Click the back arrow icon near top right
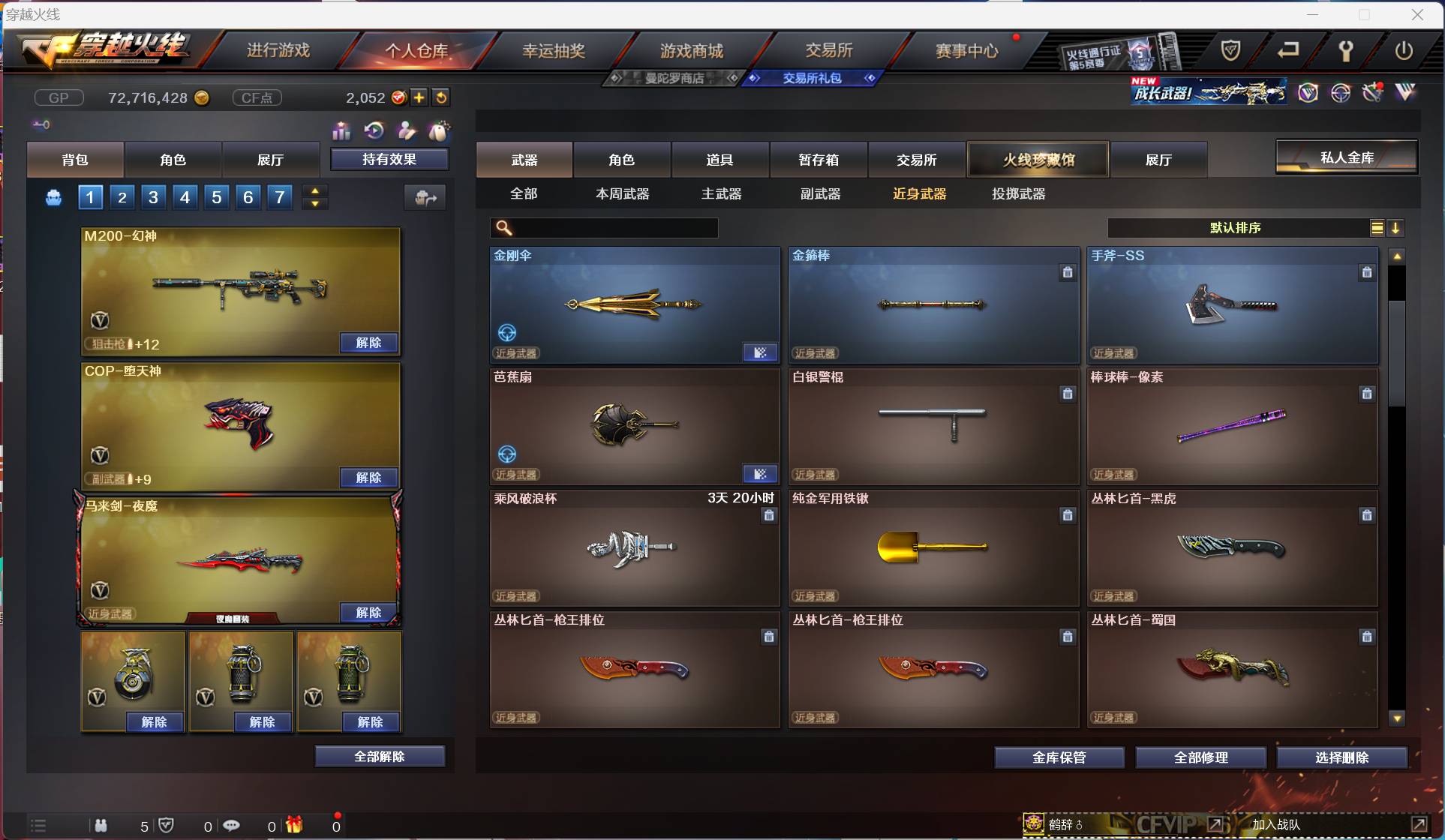 (1288, 51)
